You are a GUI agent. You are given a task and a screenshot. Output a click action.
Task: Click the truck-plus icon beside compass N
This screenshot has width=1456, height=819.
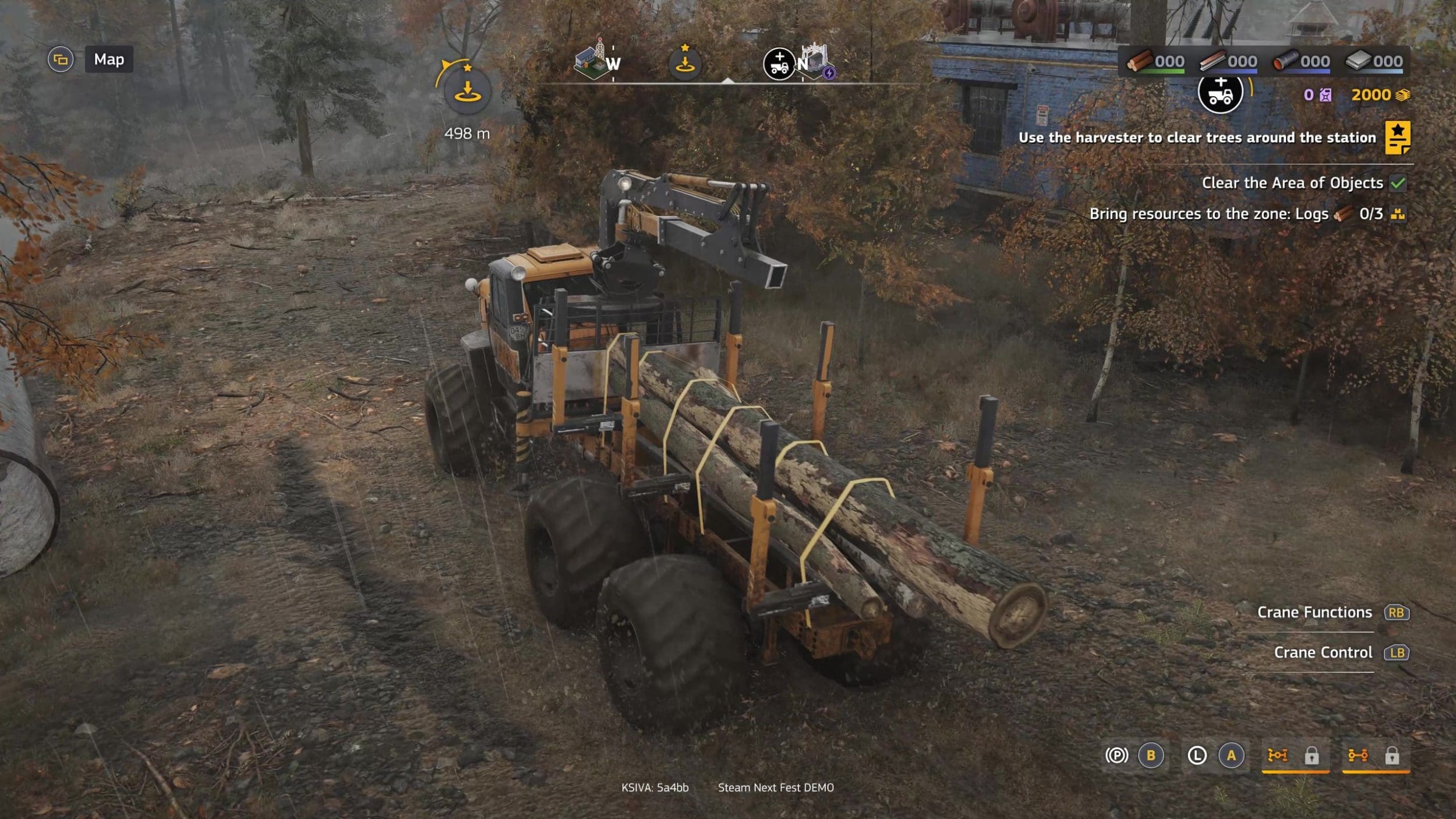click(x=779, y=63)
